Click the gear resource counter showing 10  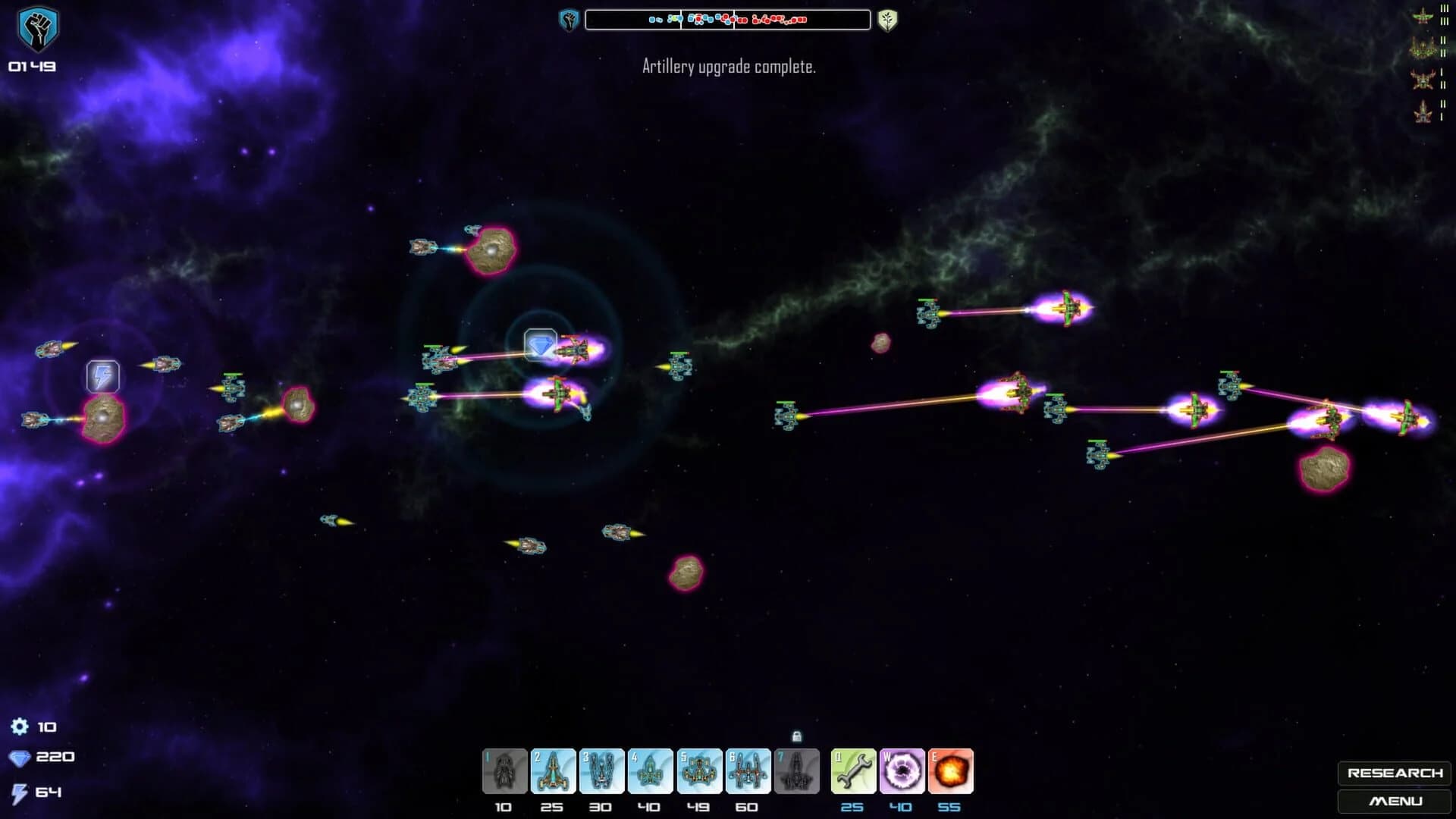coord(34,726)
